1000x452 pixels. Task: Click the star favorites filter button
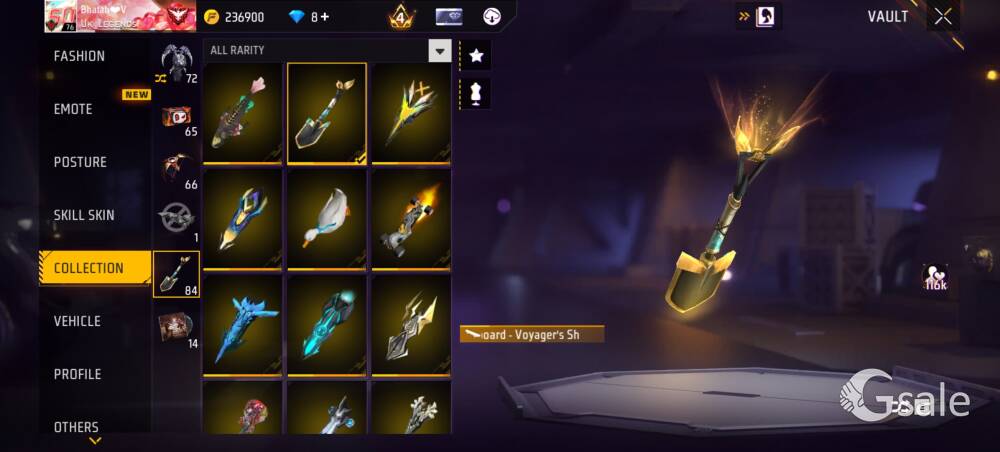476,56
